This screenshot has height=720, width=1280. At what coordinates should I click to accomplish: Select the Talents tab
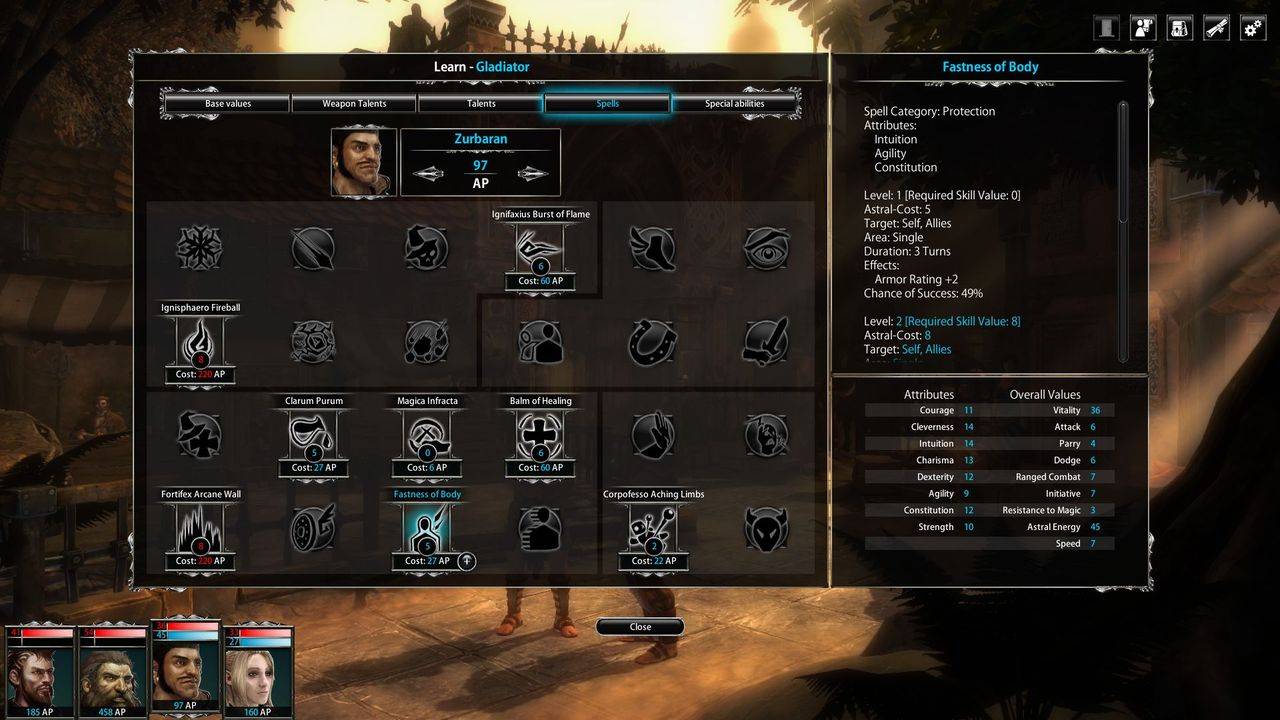pos(481,104)
